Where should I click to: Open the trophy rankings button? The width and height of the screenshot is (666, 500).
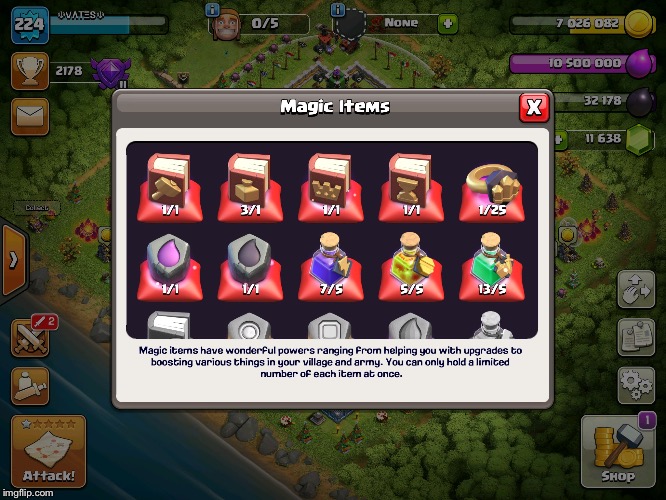(x=30, y=70)
